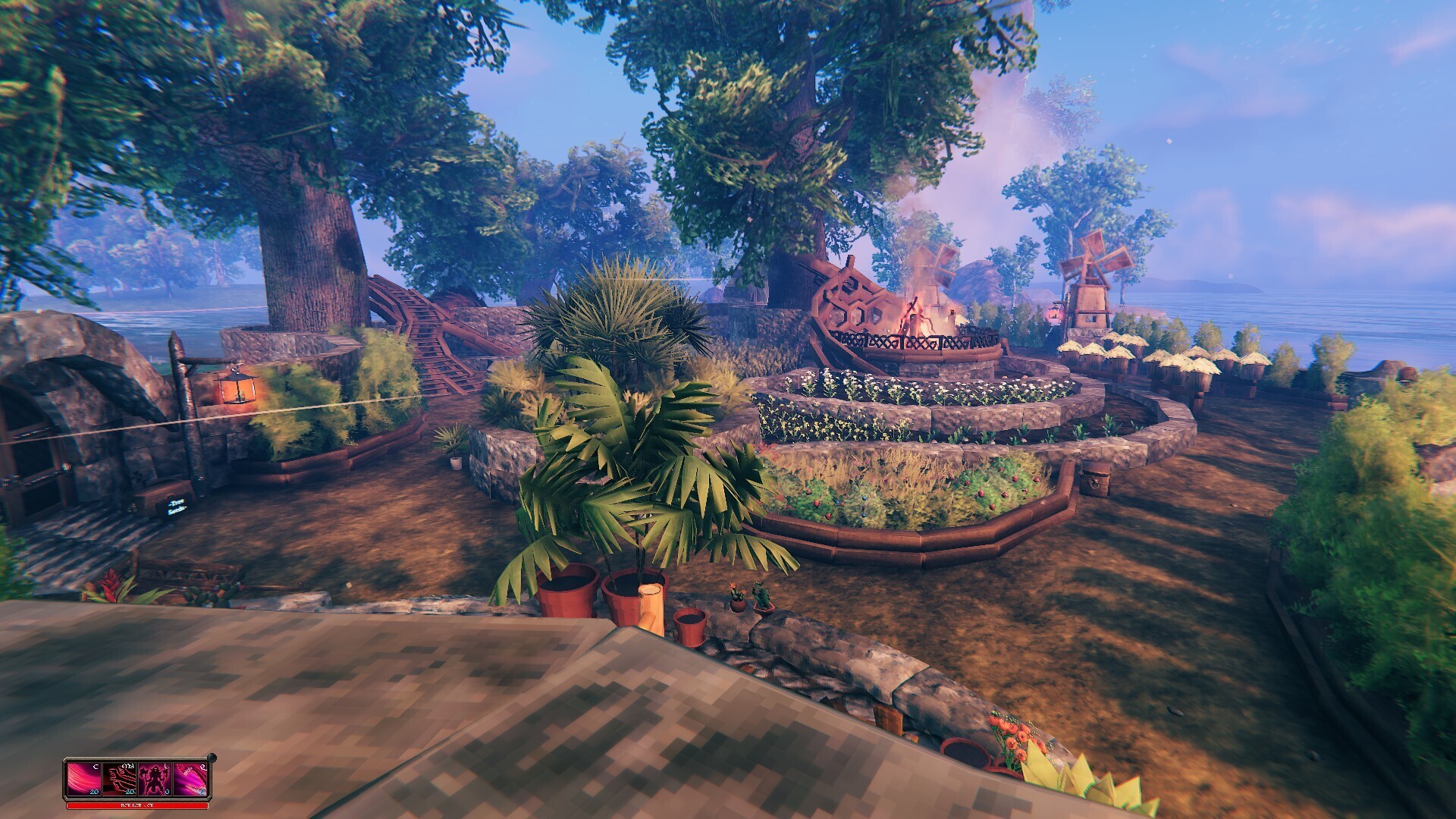Image resolution: width=1456 pixels, height=819 pixels.
Task: Click the red Berserker meter under the hotbar
Action: click(136, 806)
